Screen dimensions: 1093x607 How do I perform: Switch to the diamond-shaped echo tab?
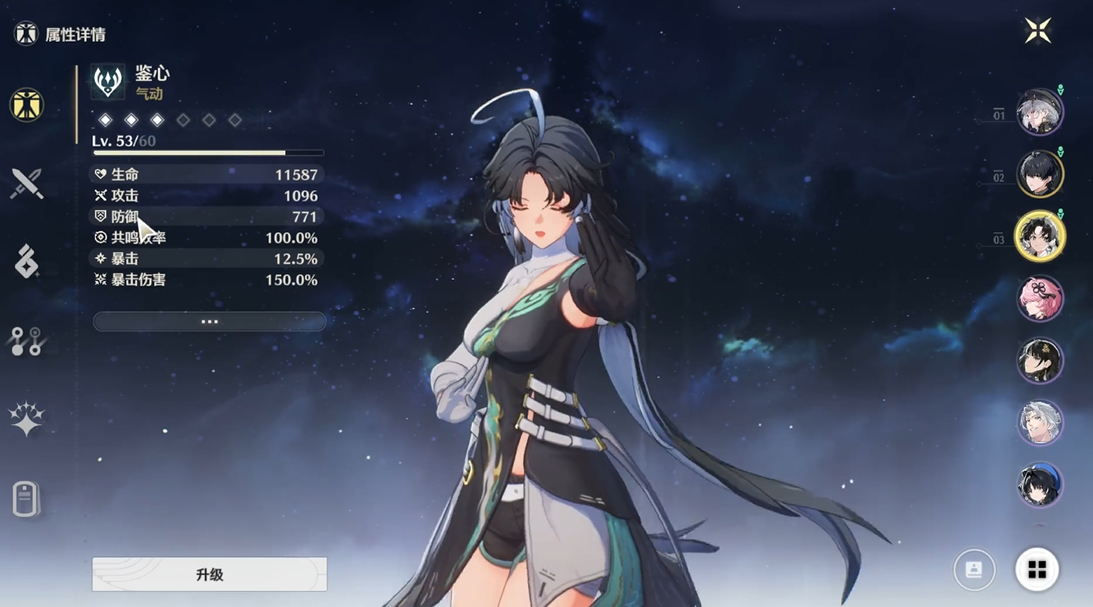(26, 261)
